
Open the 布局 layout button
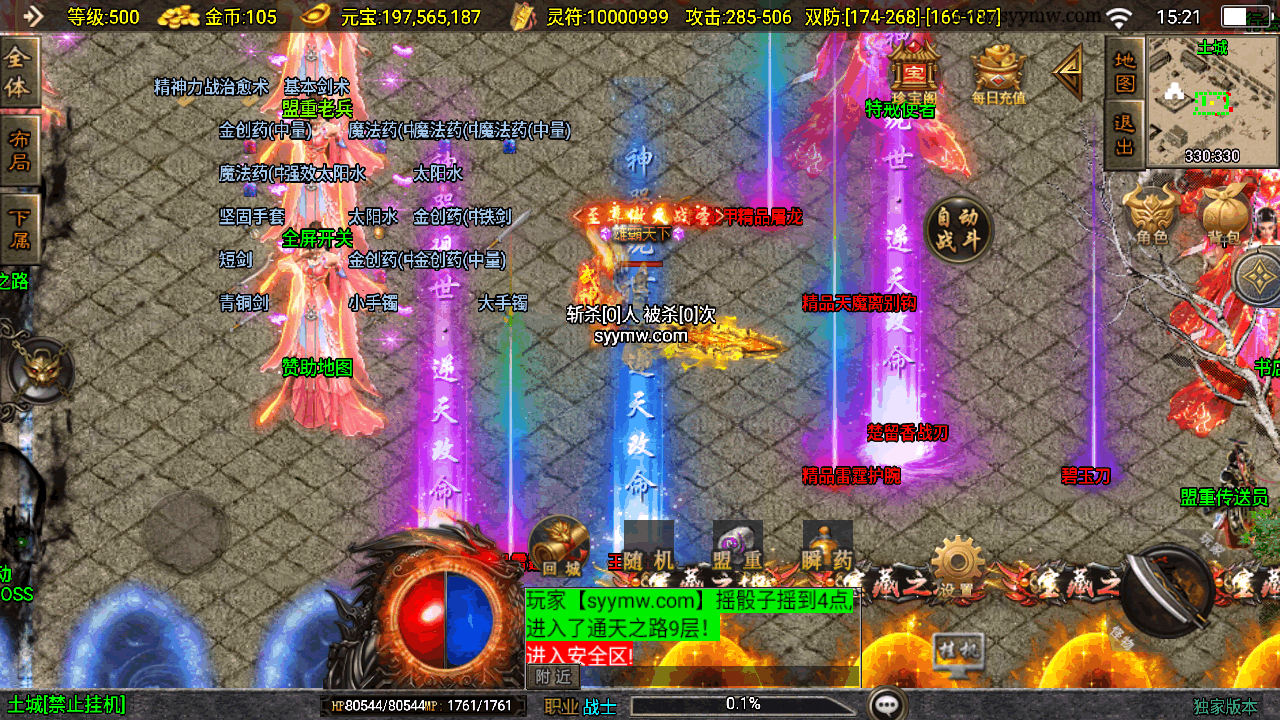(x=19, y=151)
